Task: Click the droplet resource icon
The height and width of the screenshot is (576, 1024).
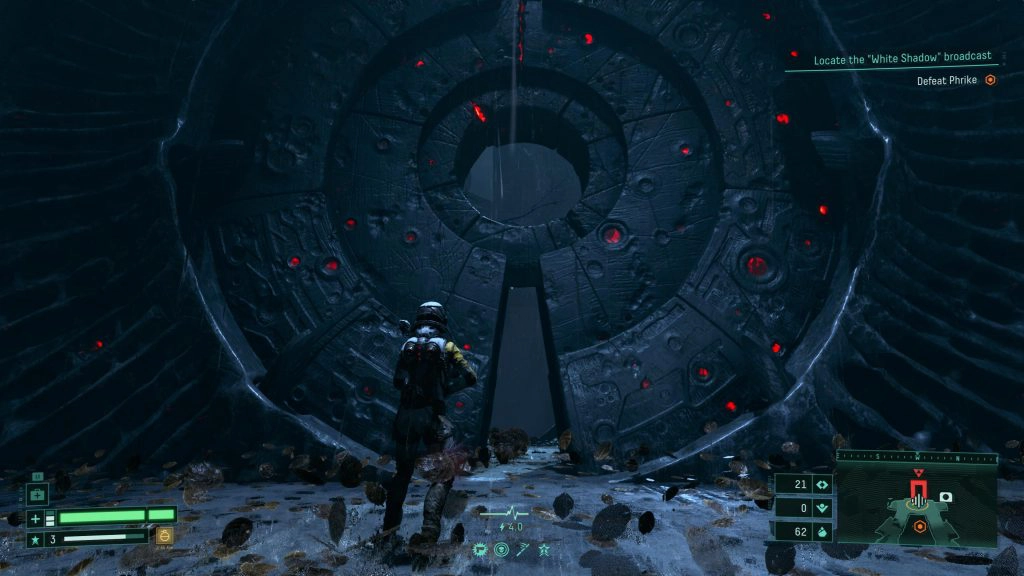Action: pyautogui.click(x=823, y=530)
